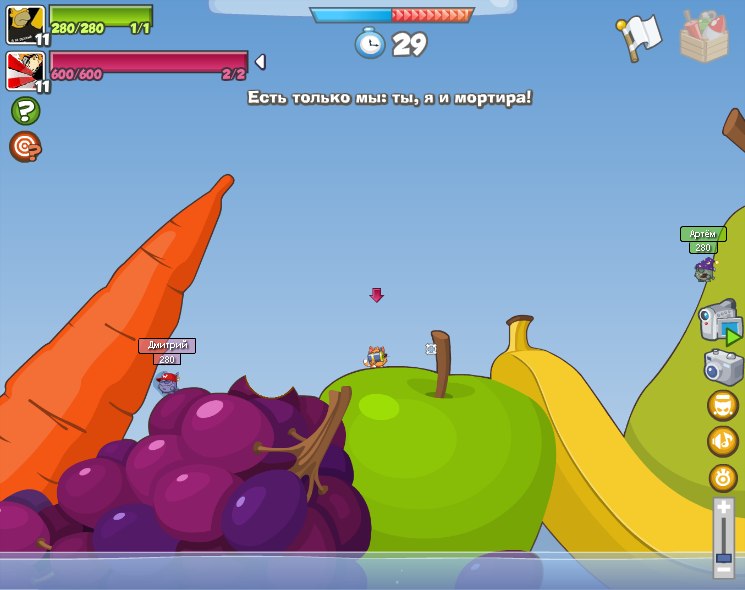Viewport: 745px width, 590px height.
Task: Zoom out with the minus button
Action: [723, 570]
